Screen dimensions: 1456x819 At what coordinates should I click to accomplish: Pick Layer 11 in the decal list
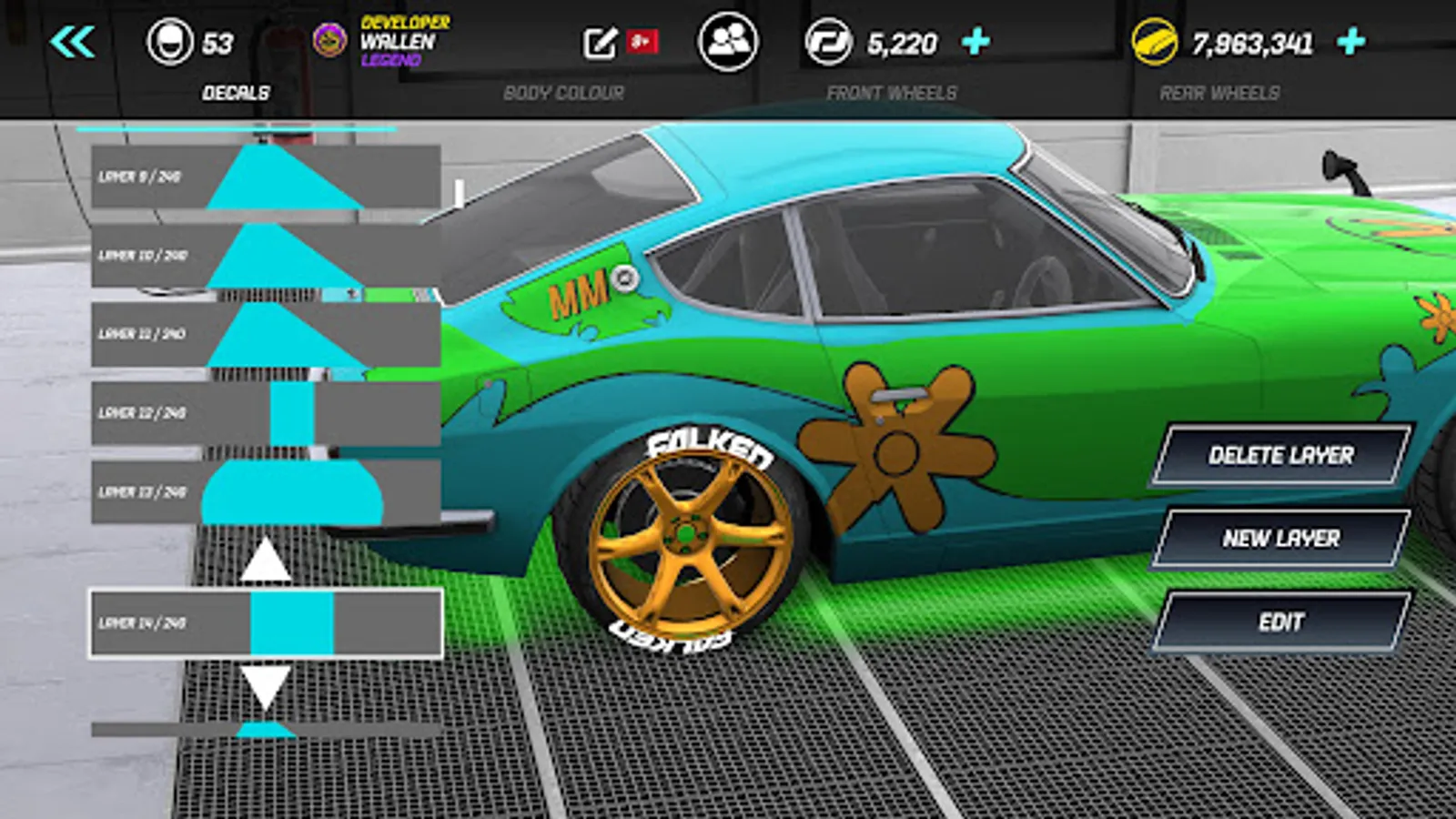click(x=266, y=334)
